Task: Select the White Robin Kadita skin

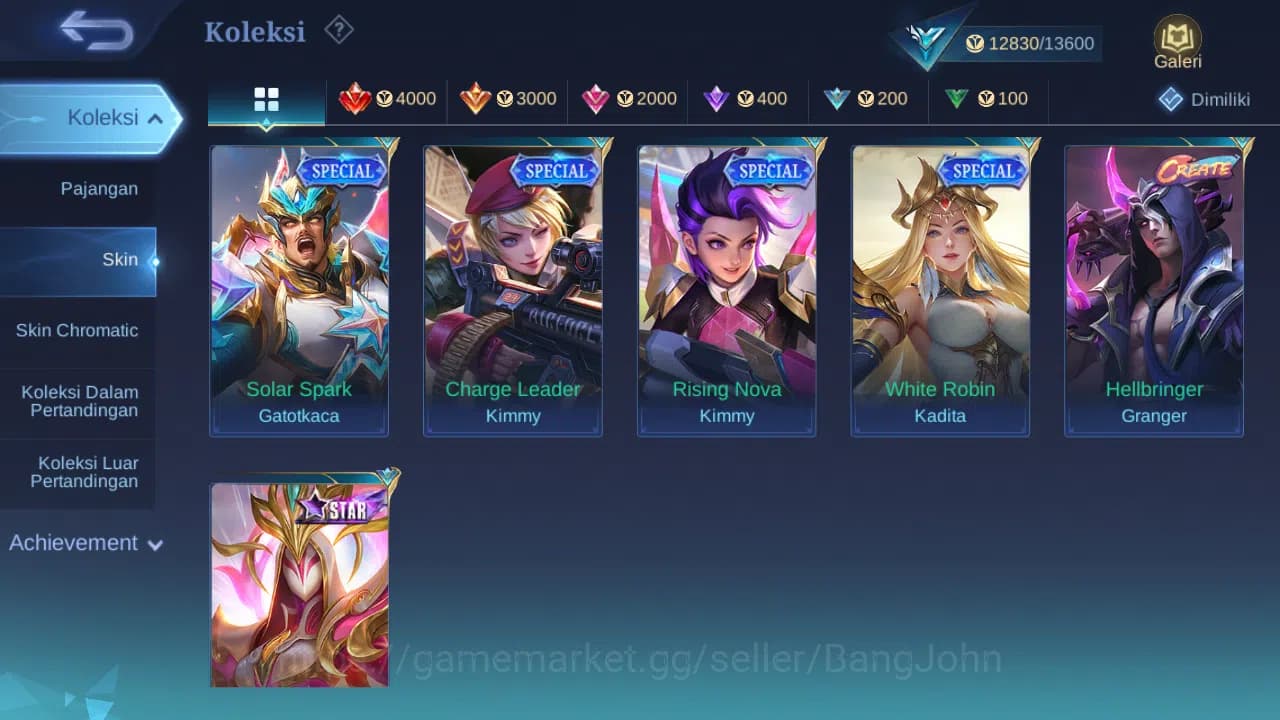Action: [x=940, y=290]
